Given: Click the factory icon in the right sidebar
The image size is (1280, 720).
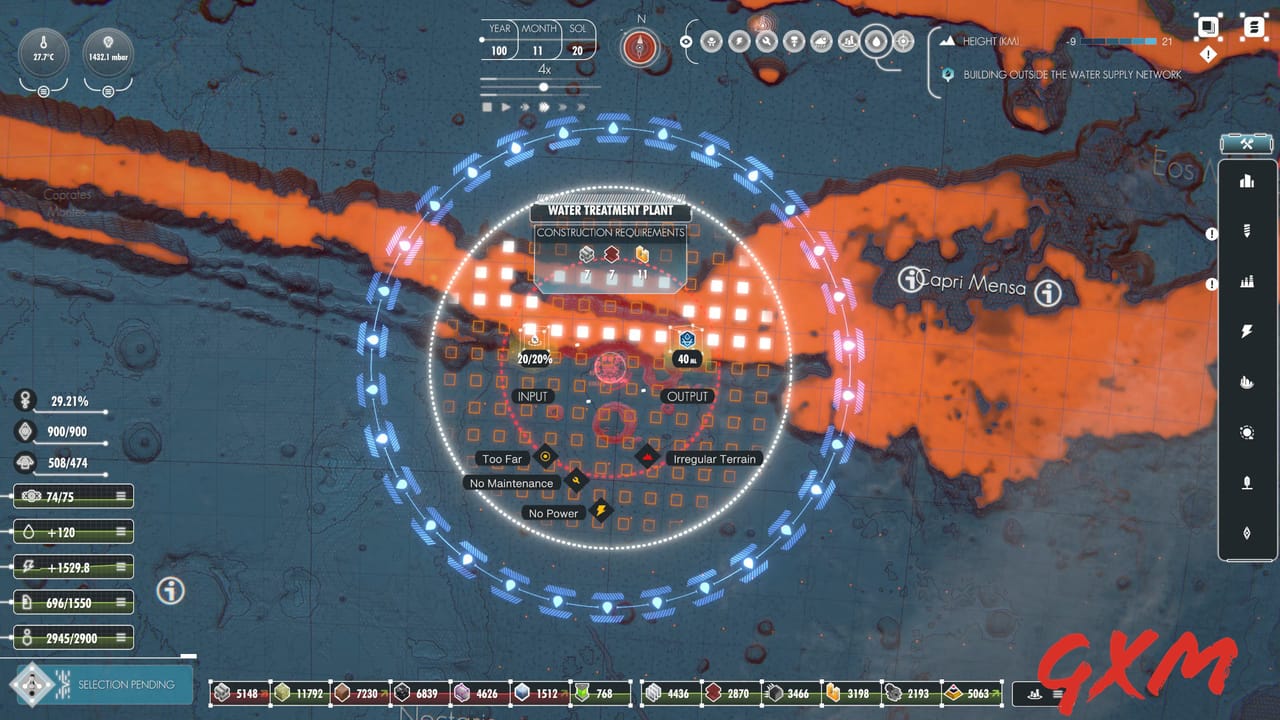Looking at the screenshot, I should (1247, 281).
